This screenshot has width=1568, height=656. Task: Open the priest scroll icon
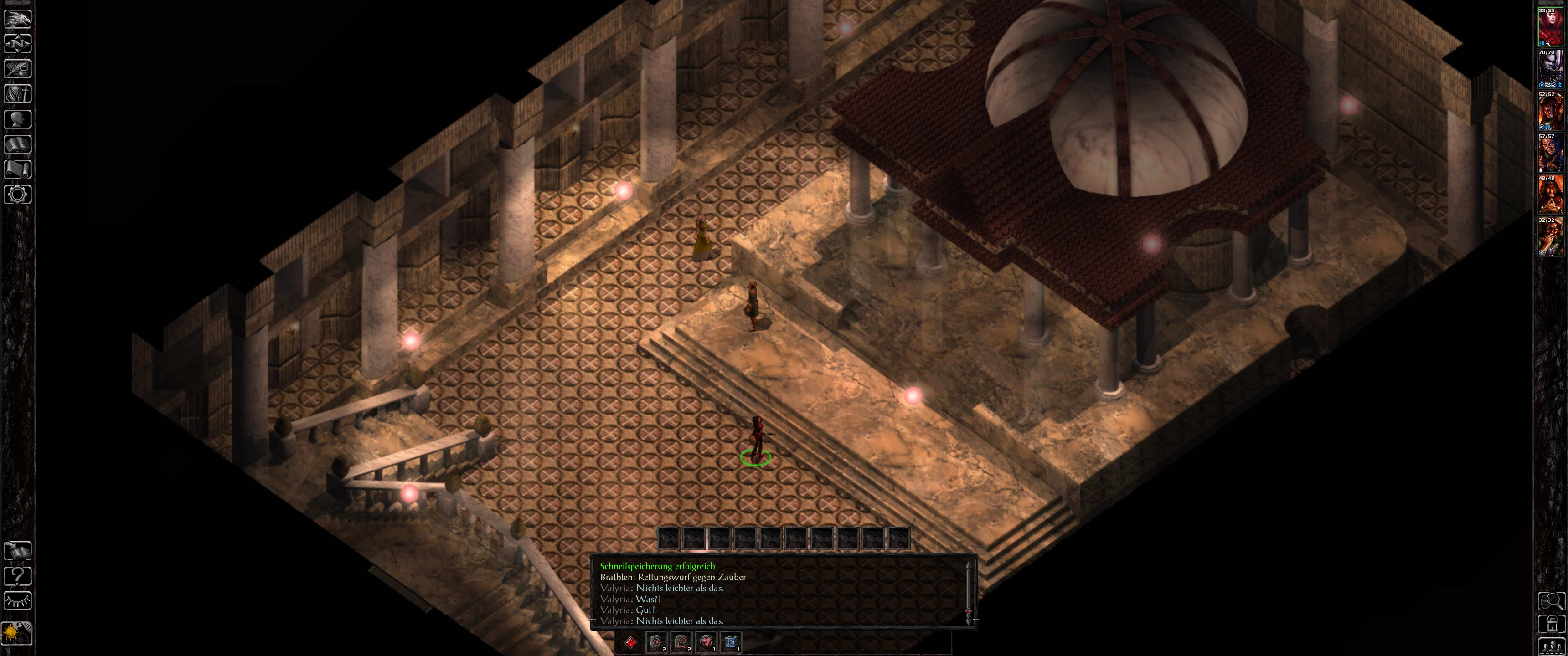coord(18,169)
